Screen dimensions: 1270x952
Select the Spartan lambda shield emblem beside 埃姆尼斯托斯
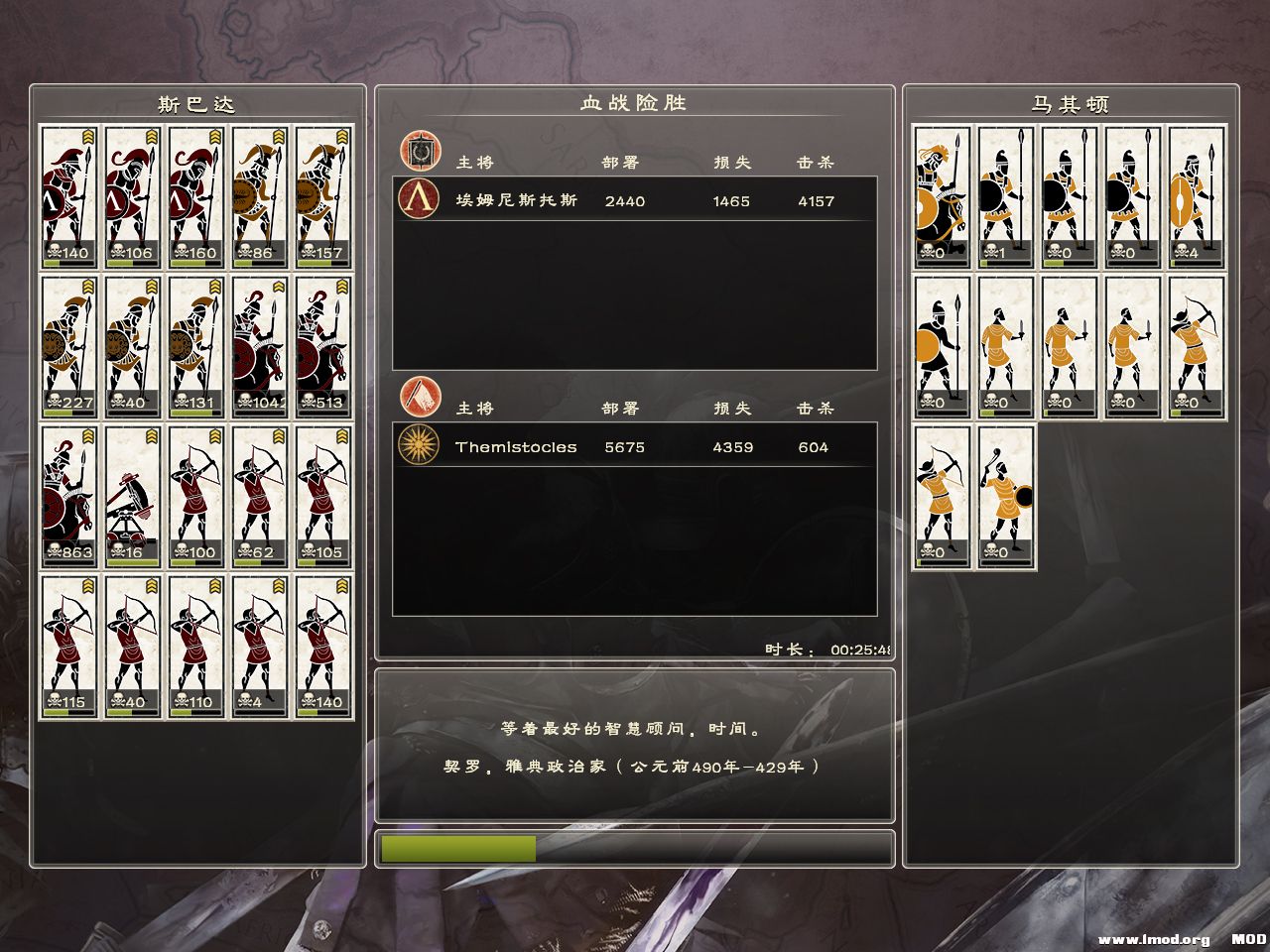[x=419, y=200]
